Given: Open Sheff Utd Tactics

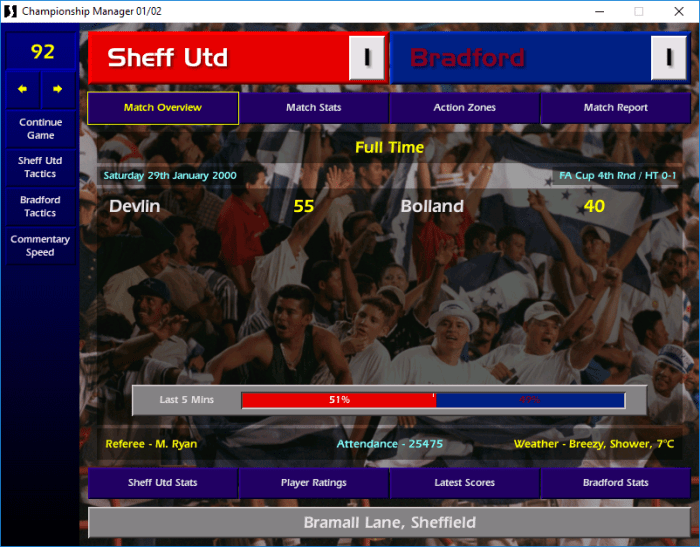Looking at the screenshot, I should click(40, 167).
